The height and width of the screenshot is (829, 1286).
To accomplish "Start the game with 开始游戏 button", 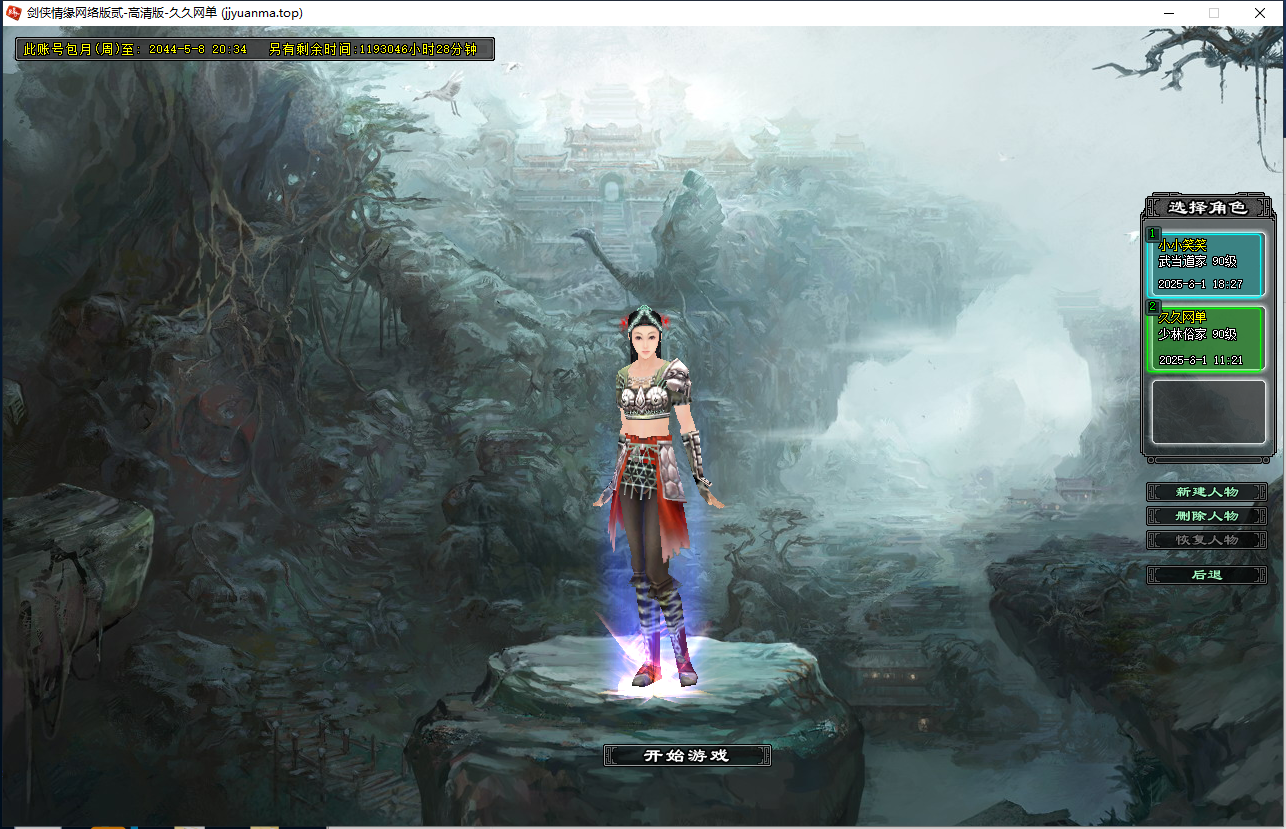I will tap(687, 756).
